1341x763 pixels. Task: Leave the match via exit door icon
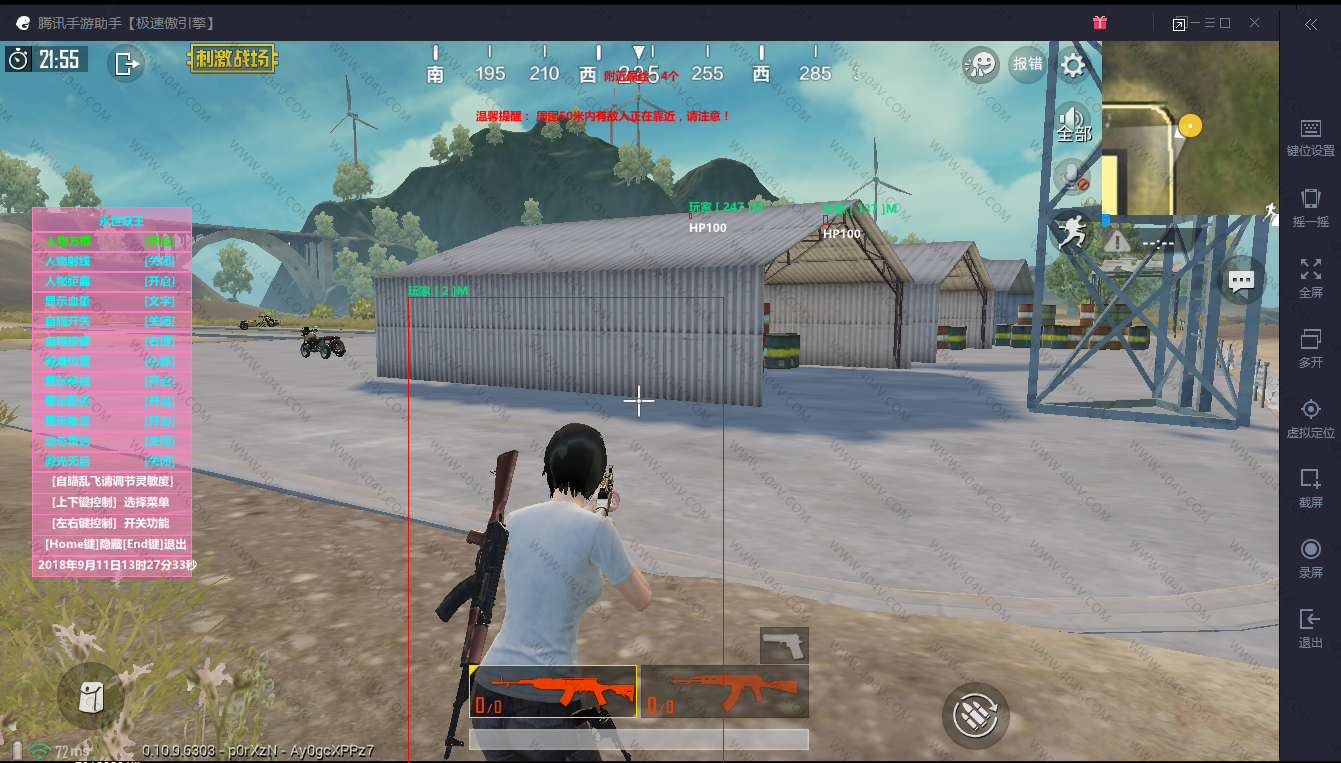pos(126,64)
